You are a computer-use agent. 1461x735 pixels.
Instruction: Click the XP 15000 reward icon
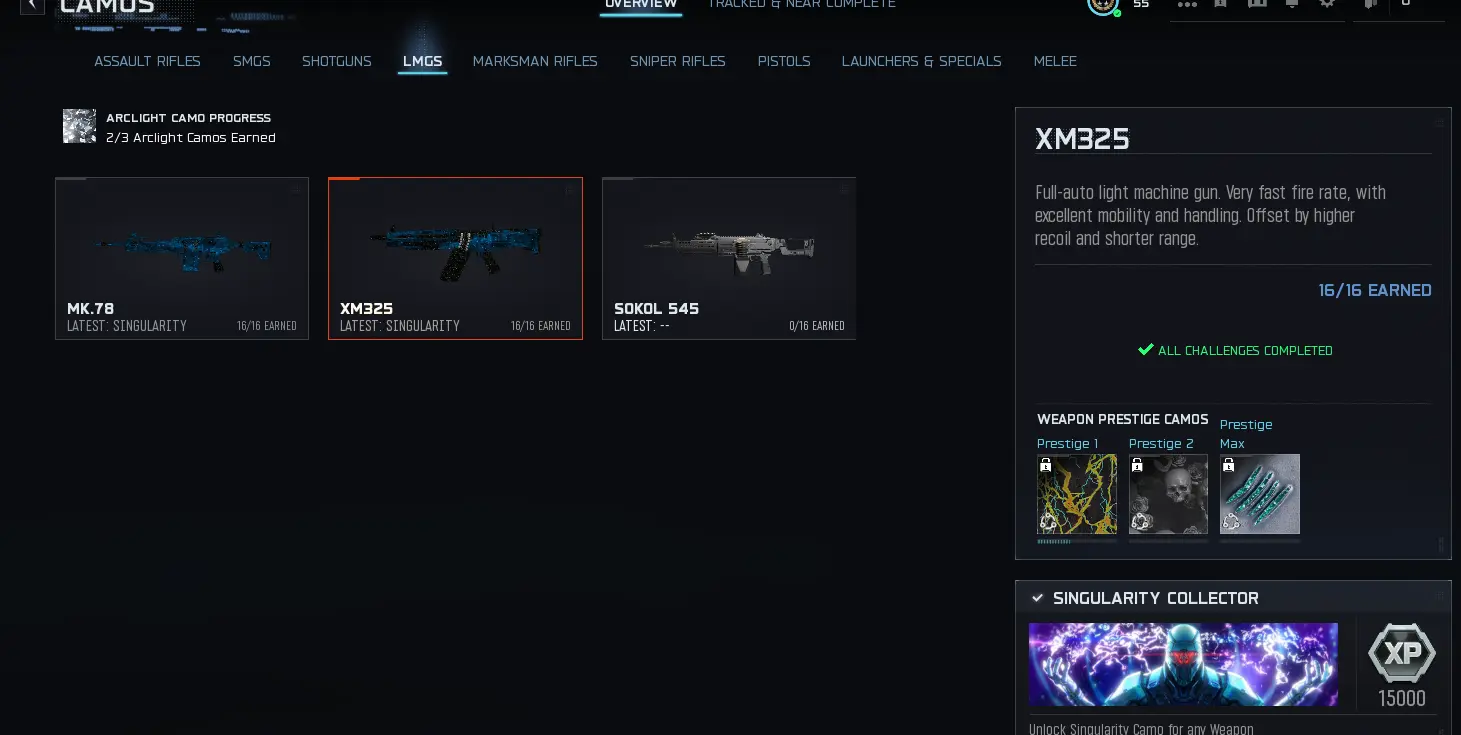click(x=1401, y=655)
